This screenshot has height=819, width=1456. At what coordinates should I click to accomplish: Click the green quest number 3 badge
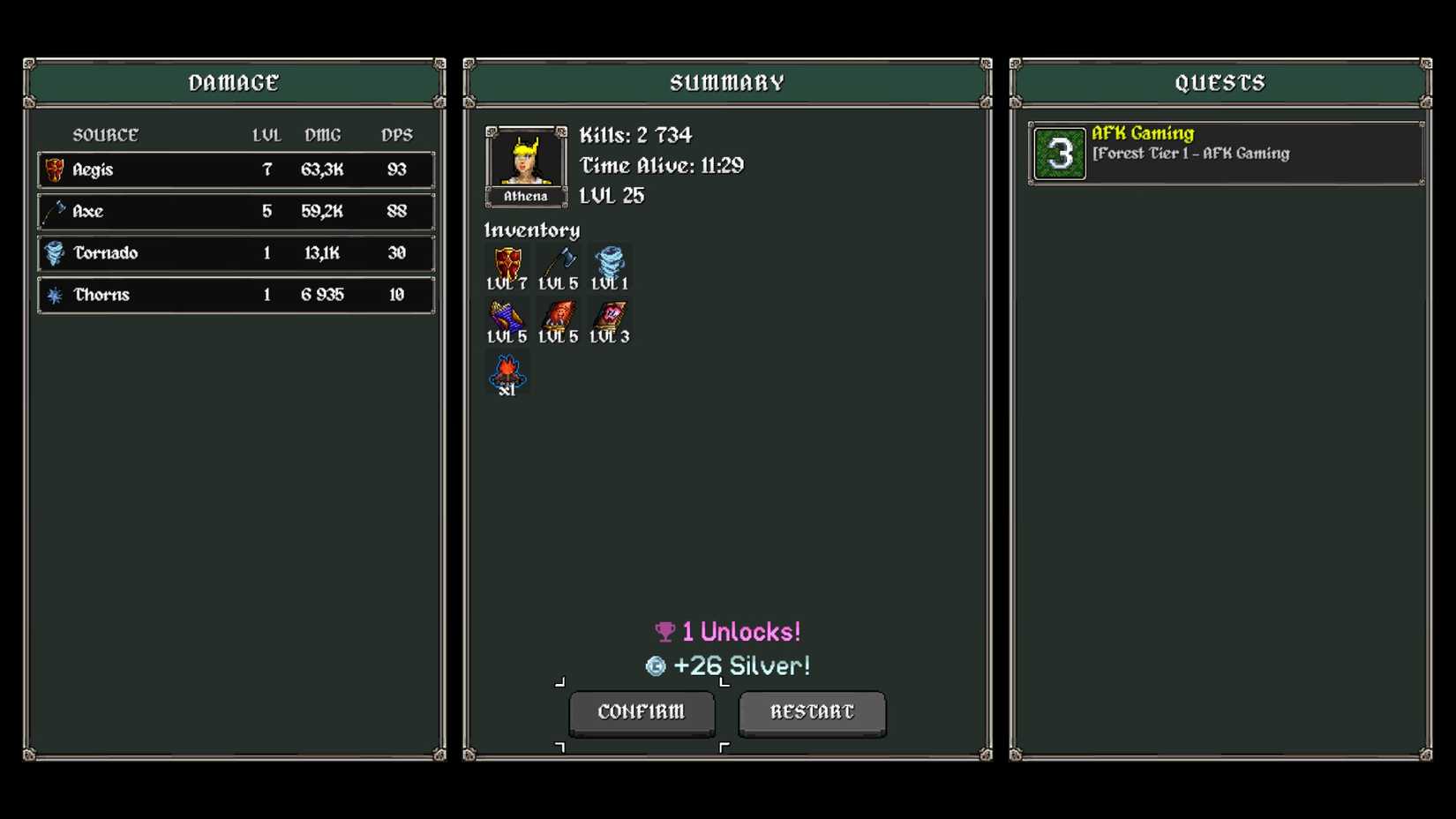(1058, 152)
